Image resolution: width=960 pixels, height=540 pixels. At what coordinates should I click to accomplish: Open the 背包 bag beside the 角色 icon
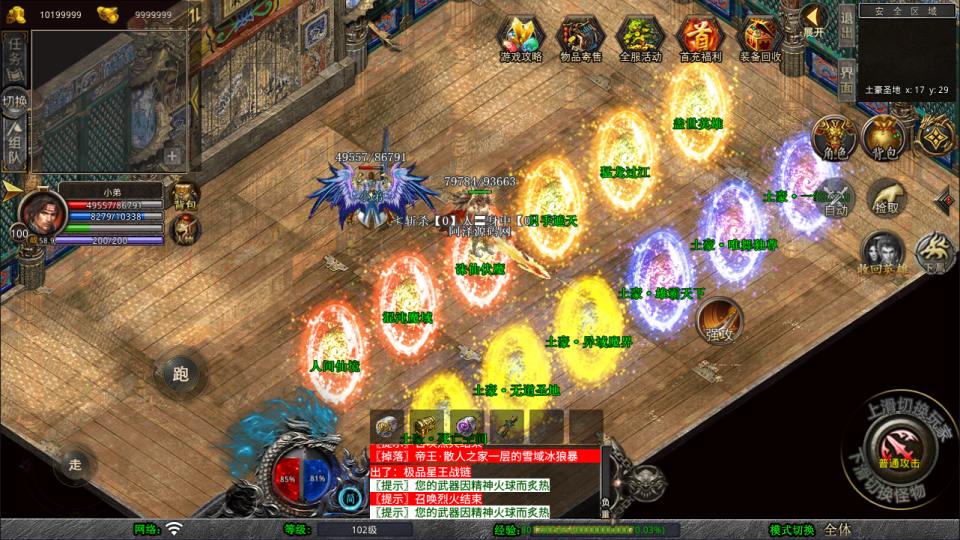[x=882, y=137]
